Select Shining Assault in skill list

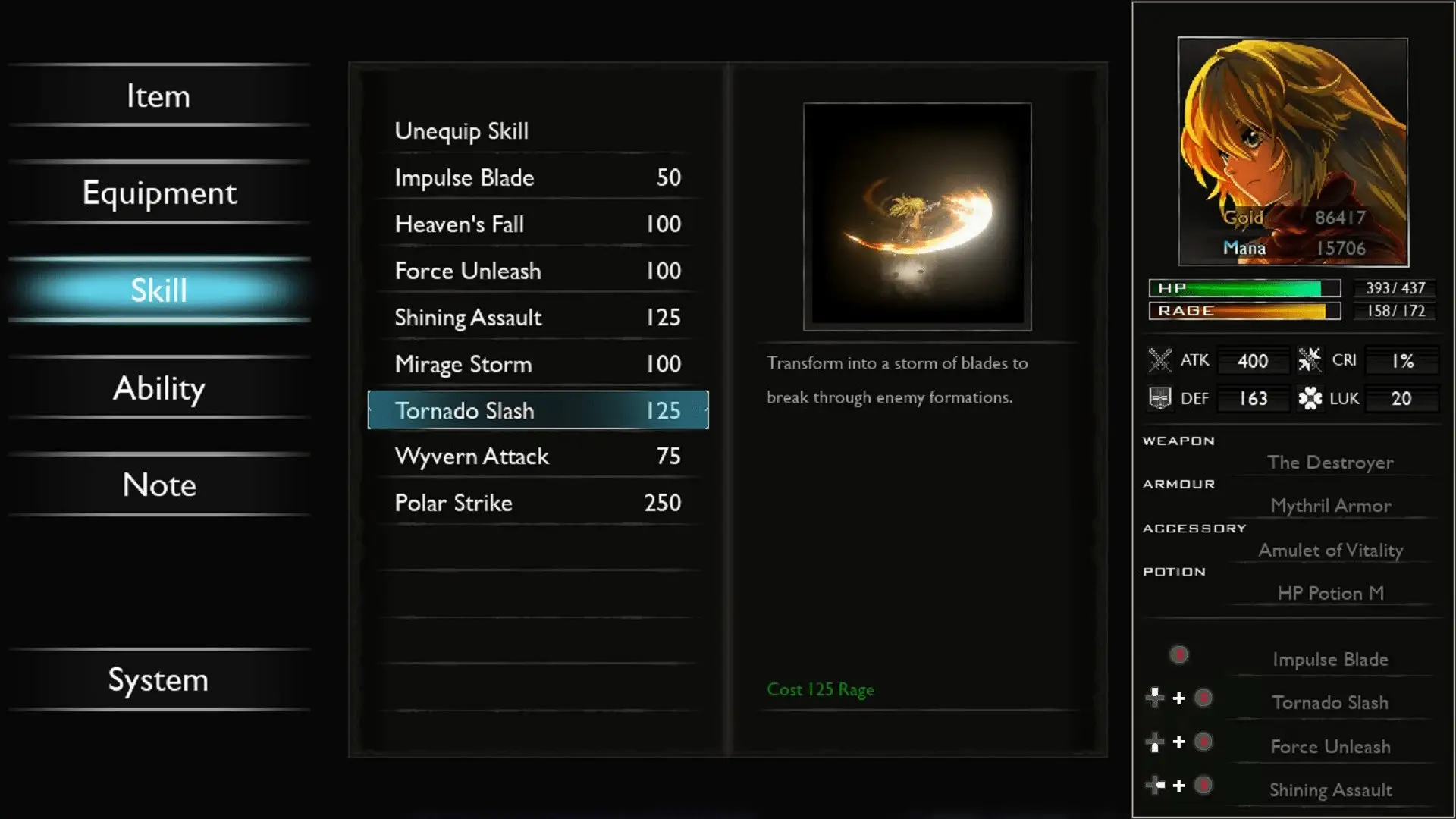point(537,318)
